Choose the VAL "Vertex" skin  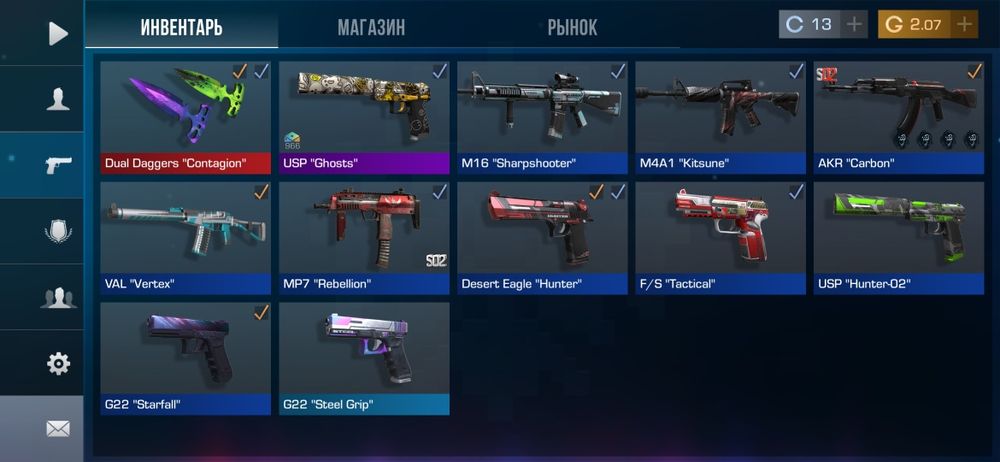click(185, 237)
